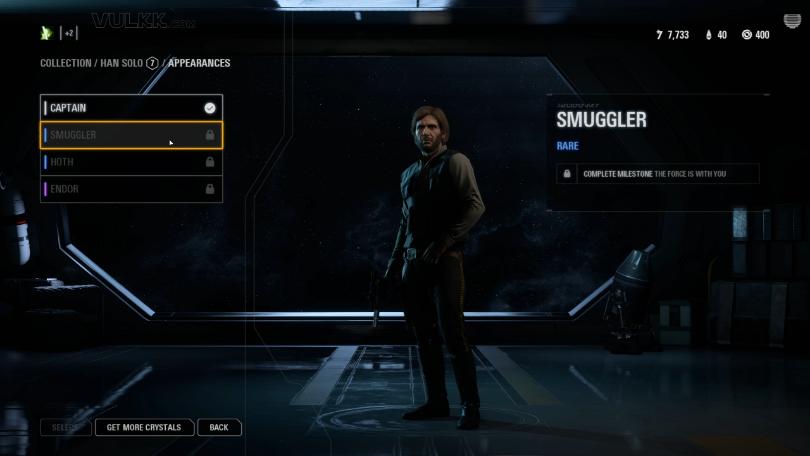Pick the Hoth appearance entry
Viewport: 810px width, 456px height.
(130, 162)
